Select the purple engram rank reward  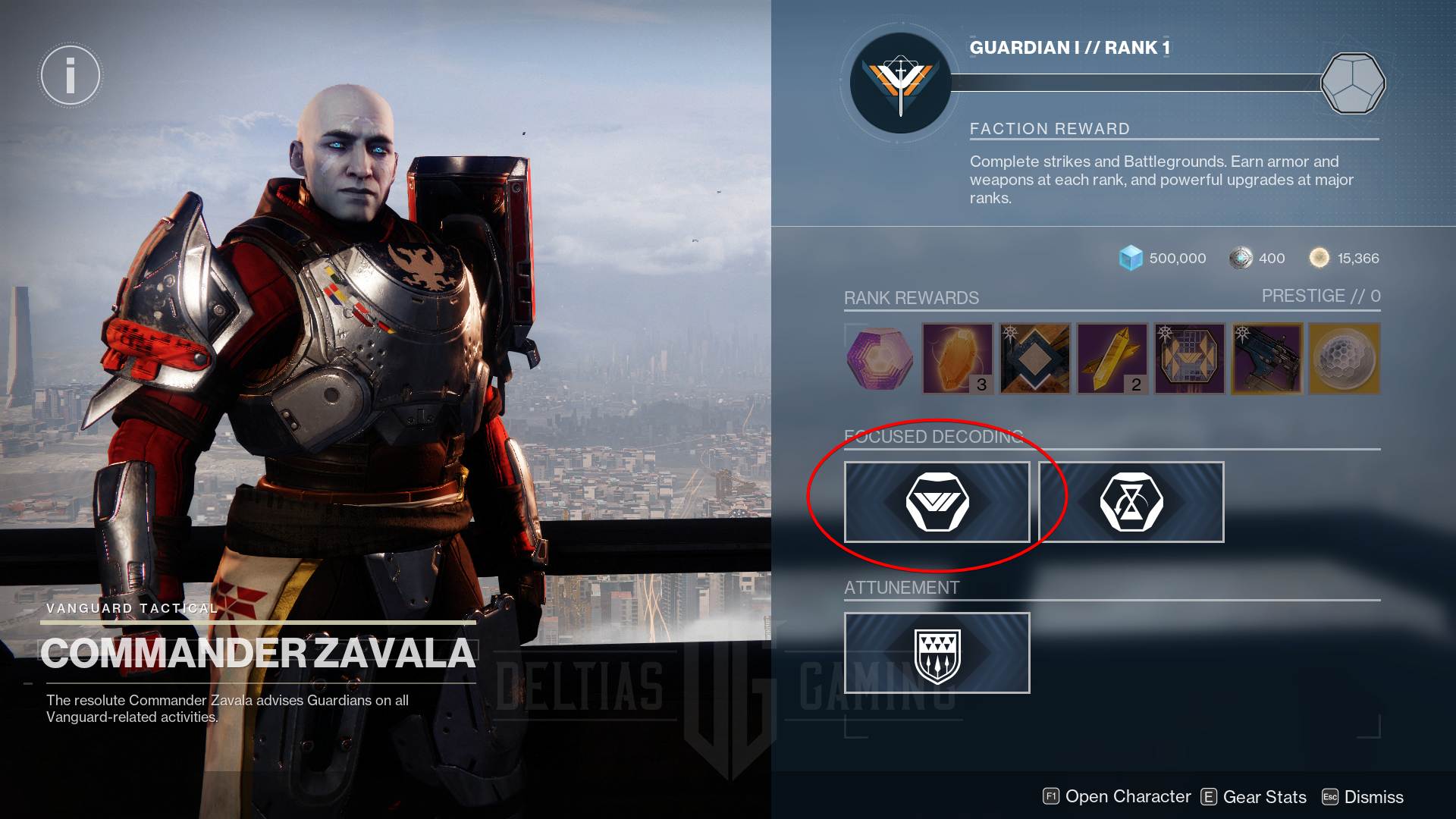pyautogui.click(x=880, y=359)
